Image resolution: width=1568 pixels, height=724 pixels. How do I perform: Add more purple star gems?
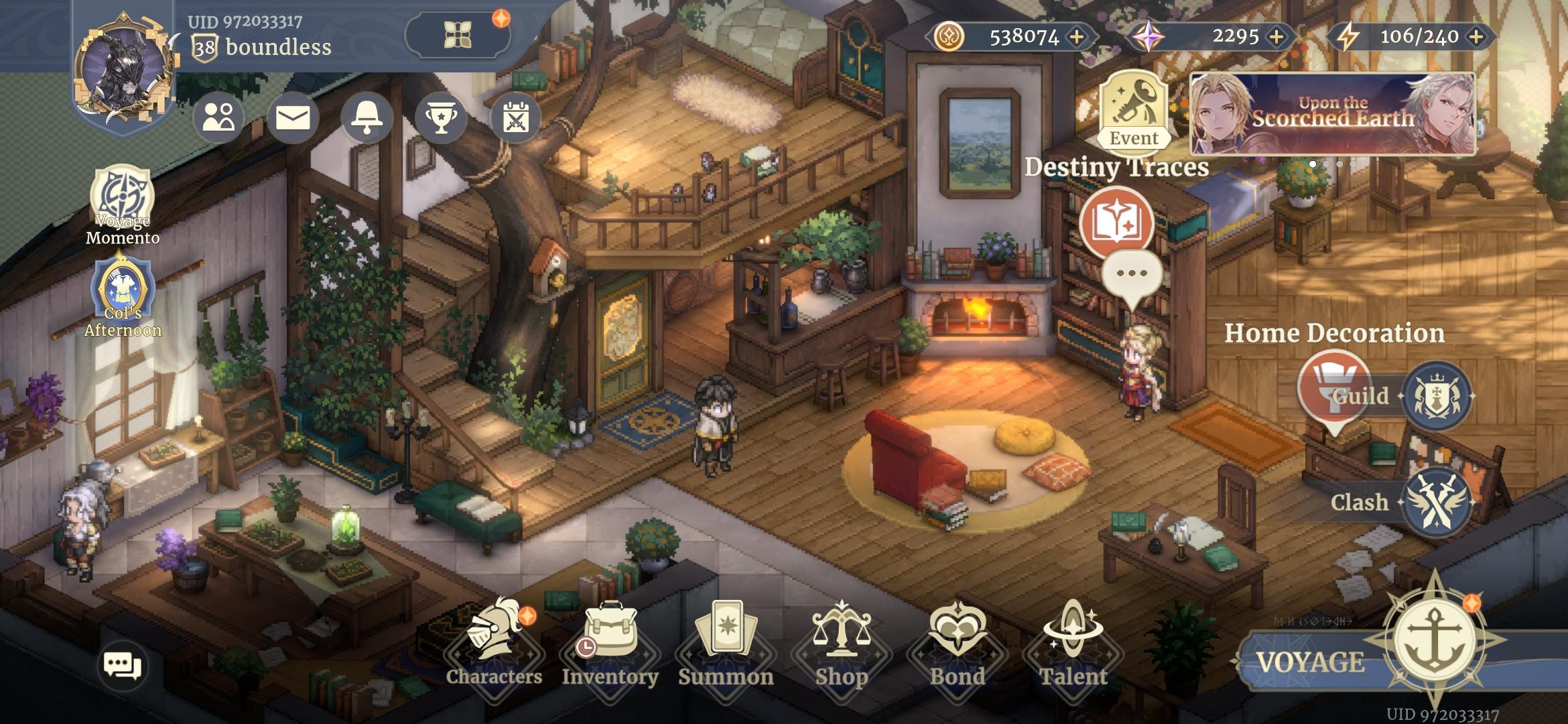tap(1277, 37)
